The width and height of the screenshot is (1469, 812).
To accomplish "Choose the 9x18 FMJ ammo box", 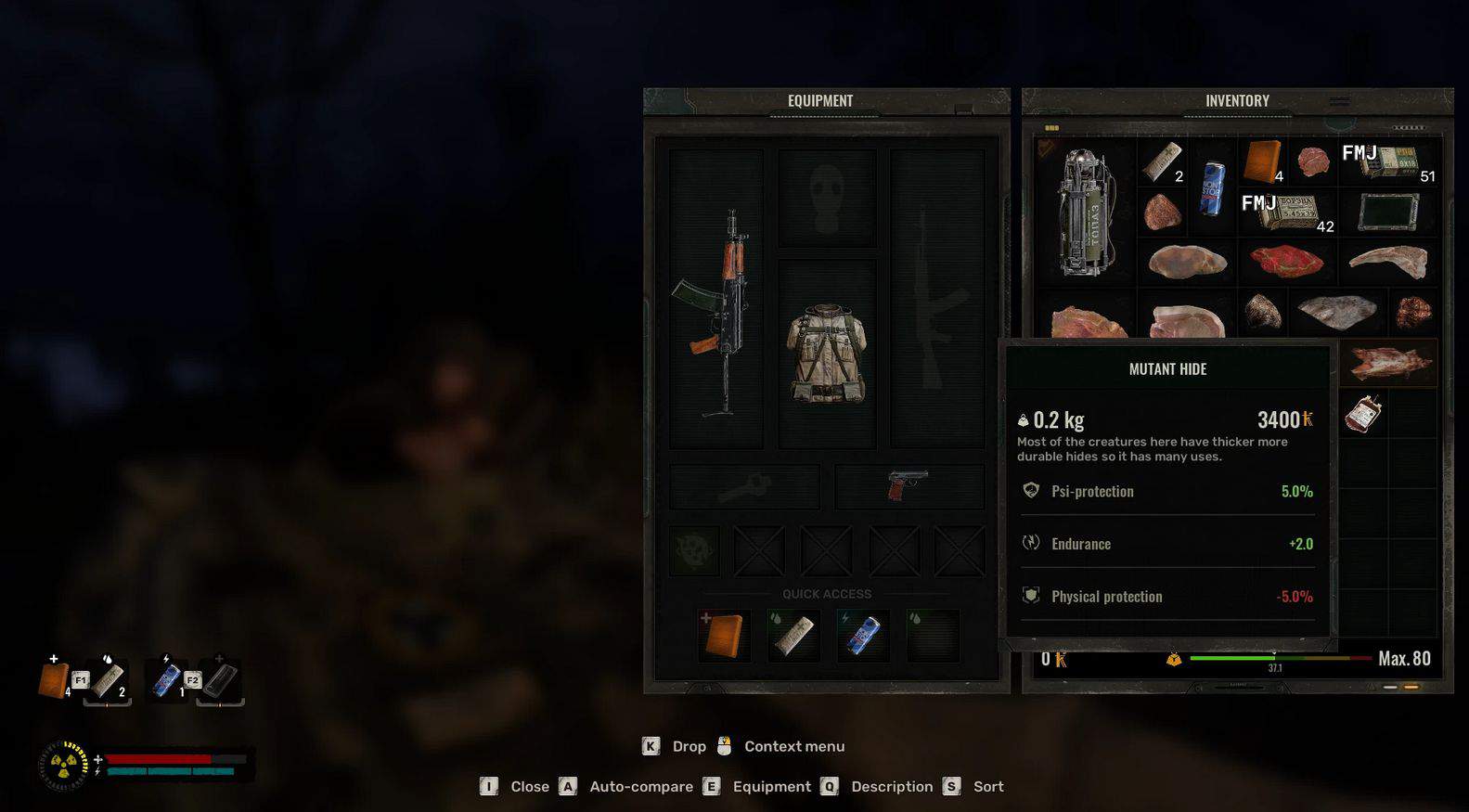I will tap(1389, 161).
